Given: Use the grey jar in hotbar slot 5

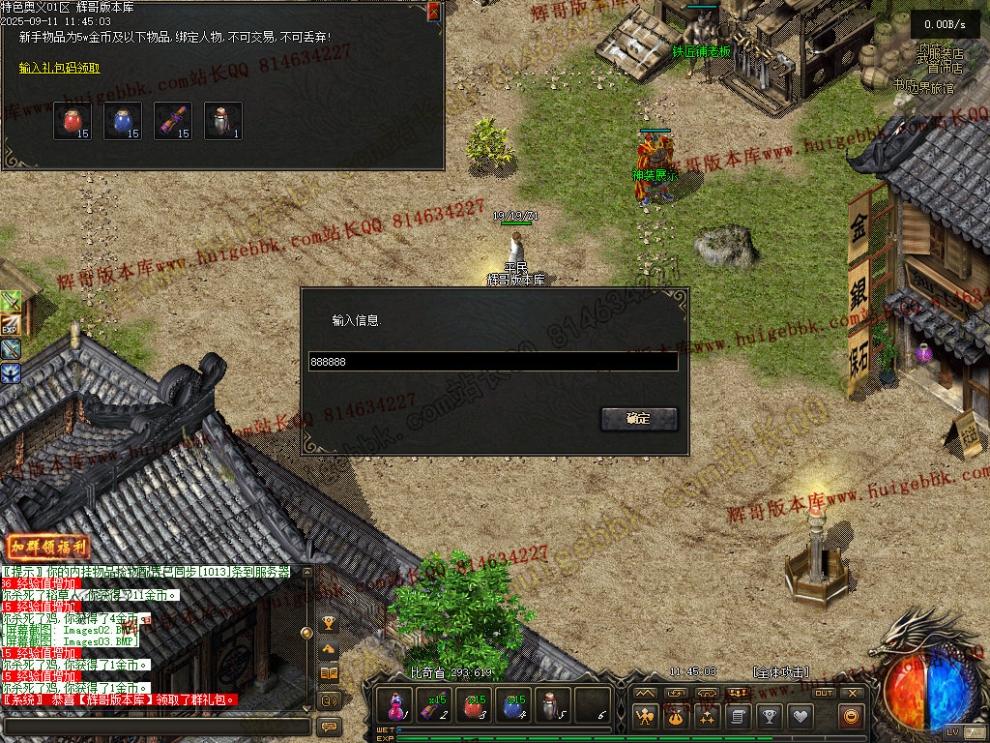Looking at the screenshot, I should [552, 706].
